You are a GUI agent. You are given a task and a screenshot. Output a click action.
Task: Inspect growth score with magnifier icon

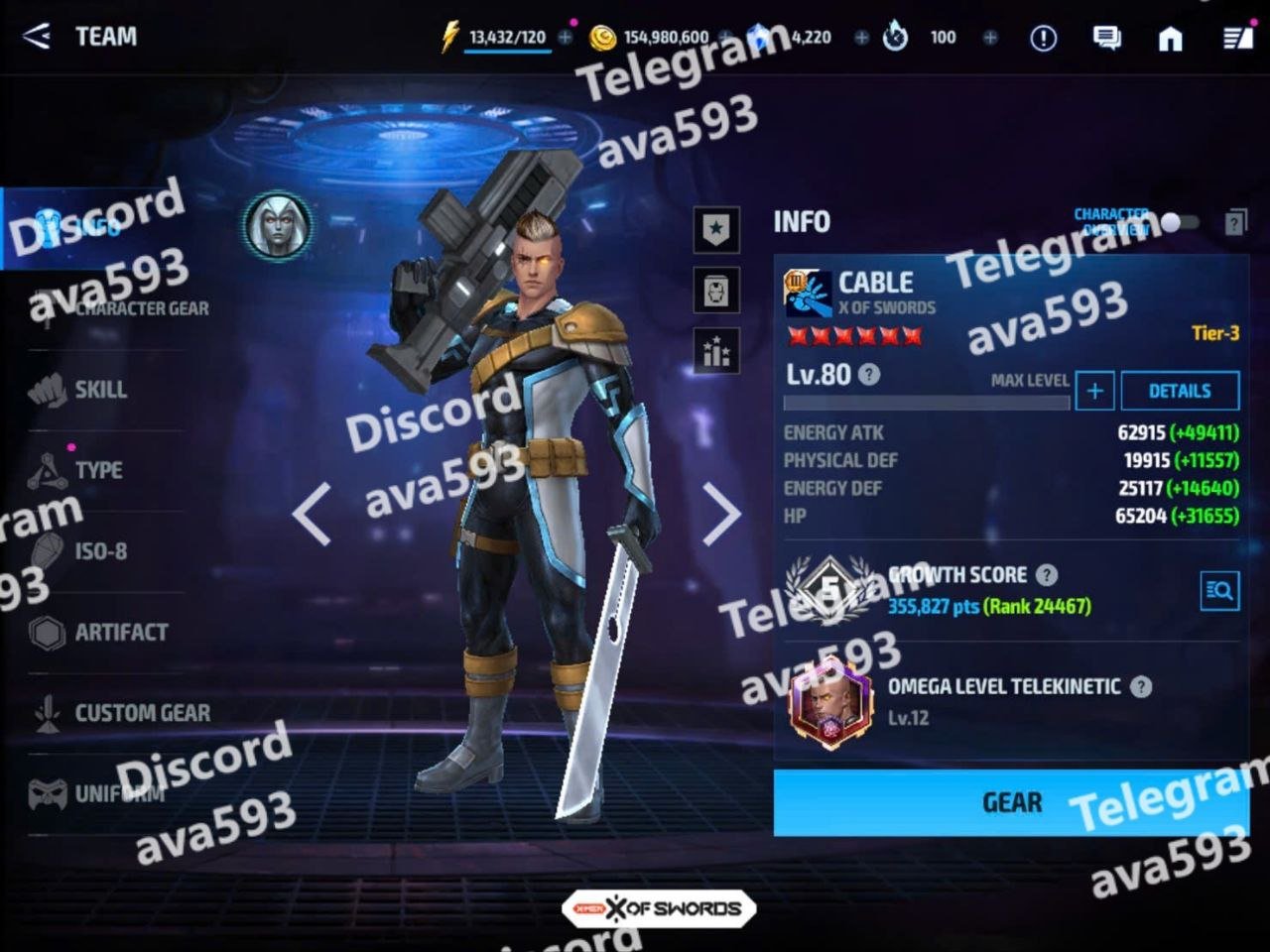coord(1219,591)
